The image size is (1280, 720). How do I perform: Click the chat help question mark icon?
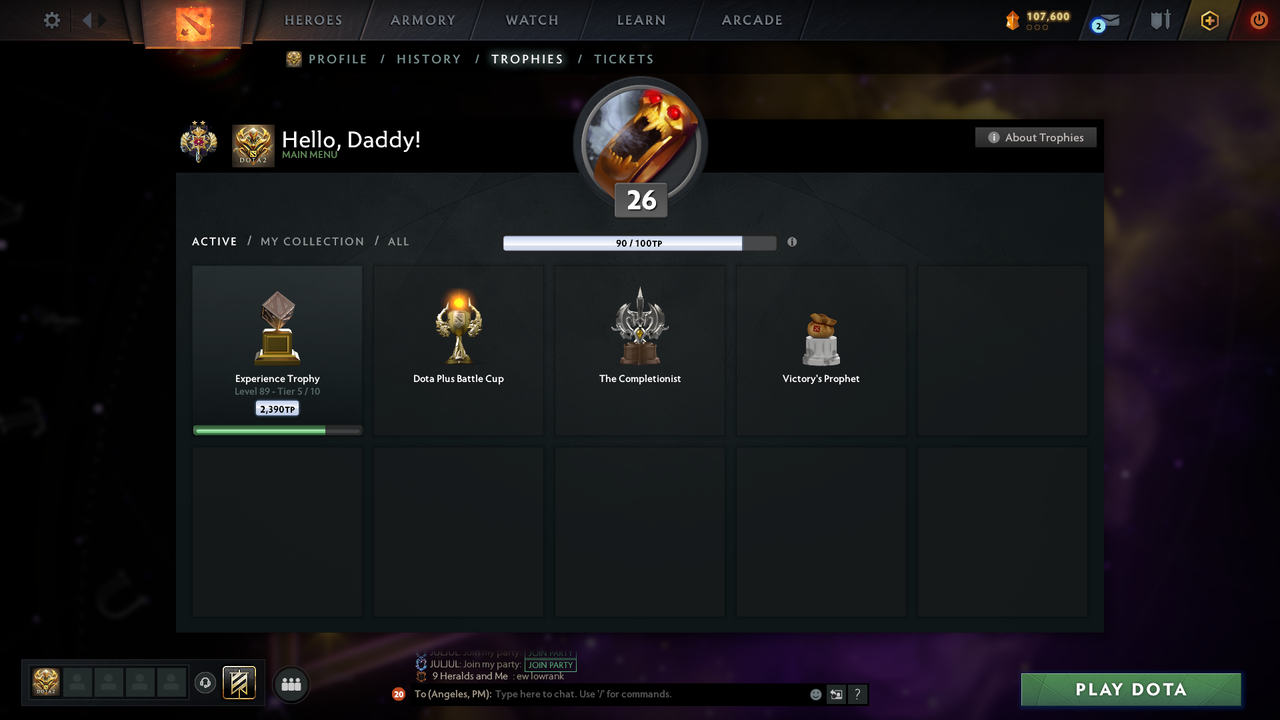pyautogui.click(x=857, y=694)
